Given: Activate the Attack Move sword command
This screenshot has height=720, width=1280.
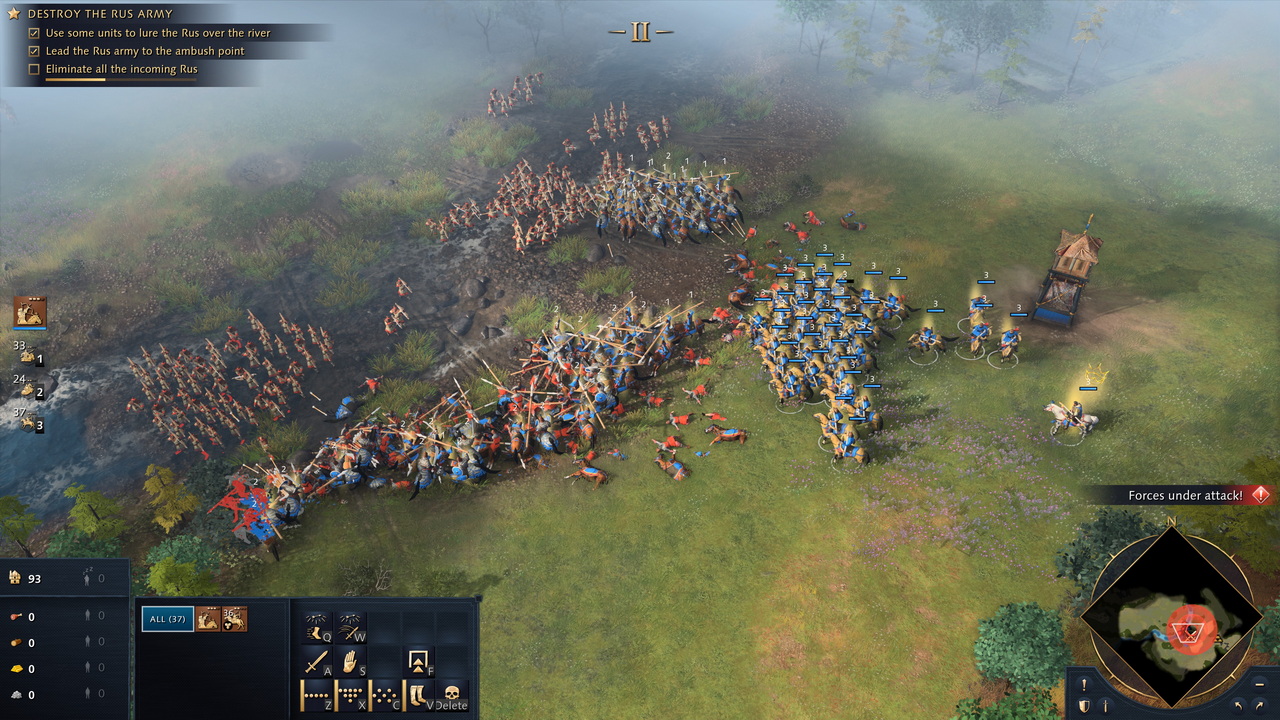Looking at the screenshot, I should coord(317,661).
